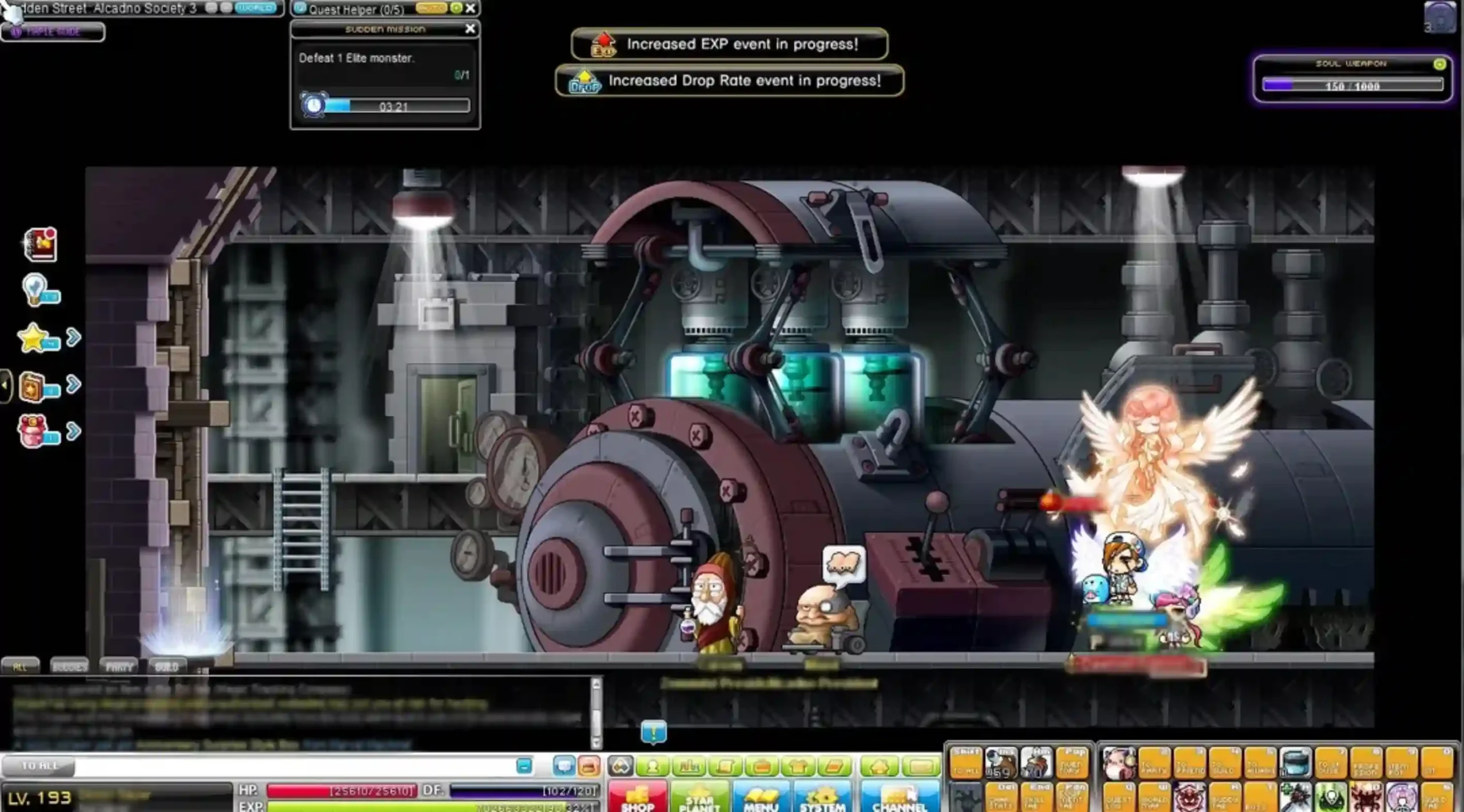Viewport: 1464px width, 812px height.
Task: Expand the quest book sidebar chevron
Action: 73,384
